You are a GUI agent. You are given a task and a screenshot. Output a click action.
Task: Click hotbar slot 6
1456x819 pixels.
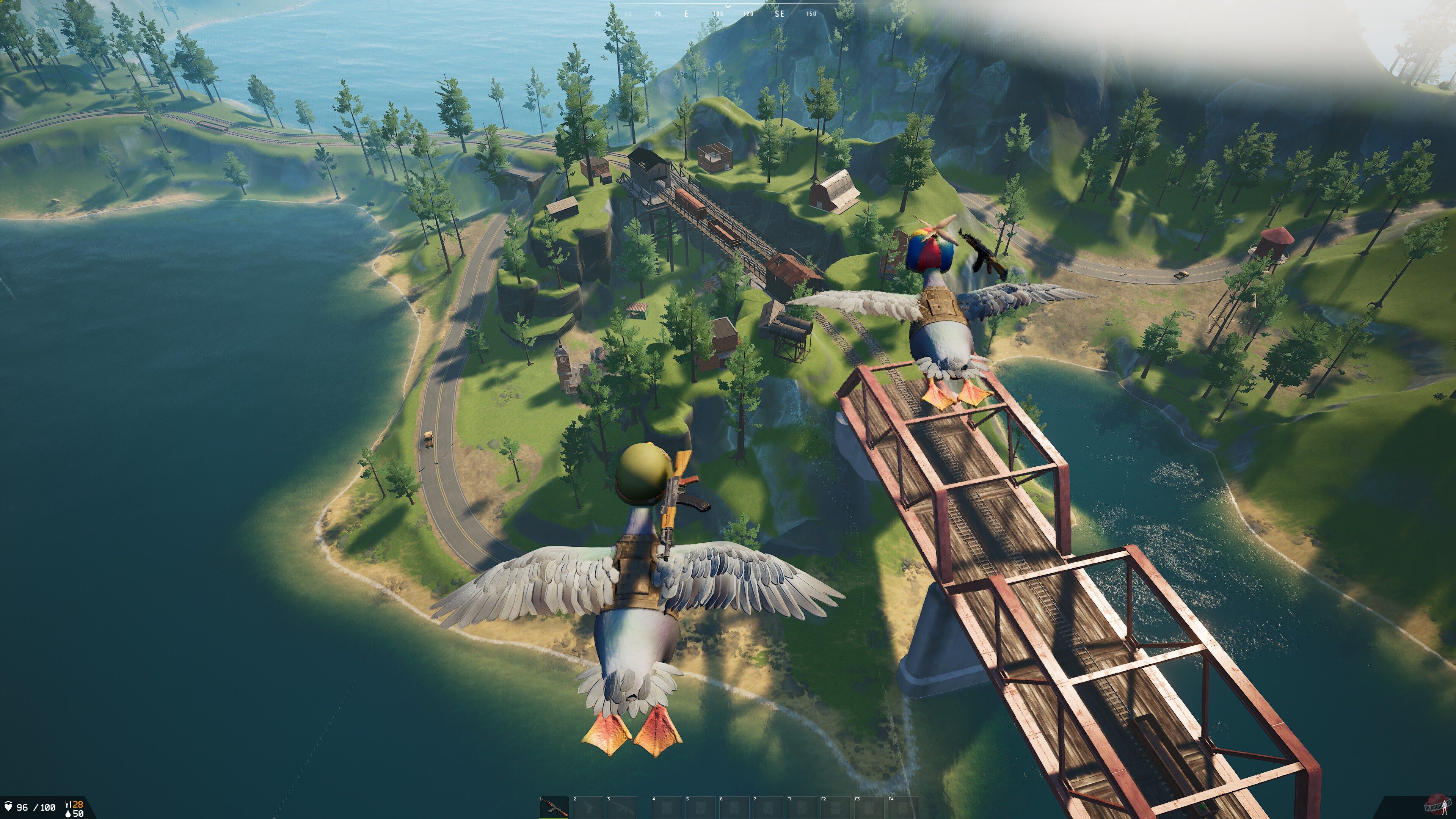(735, 807)
